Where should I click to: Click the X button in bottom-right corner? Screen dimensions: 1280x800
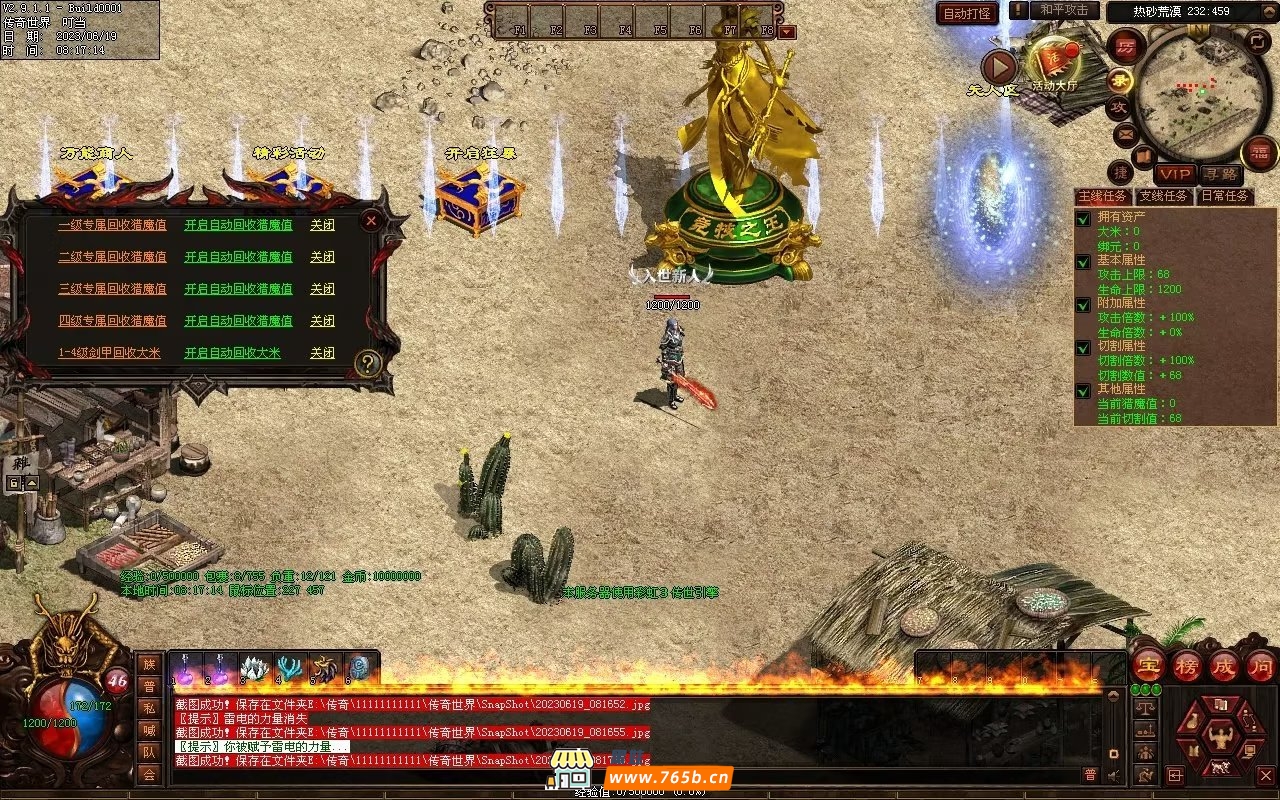pos(1265,775)
